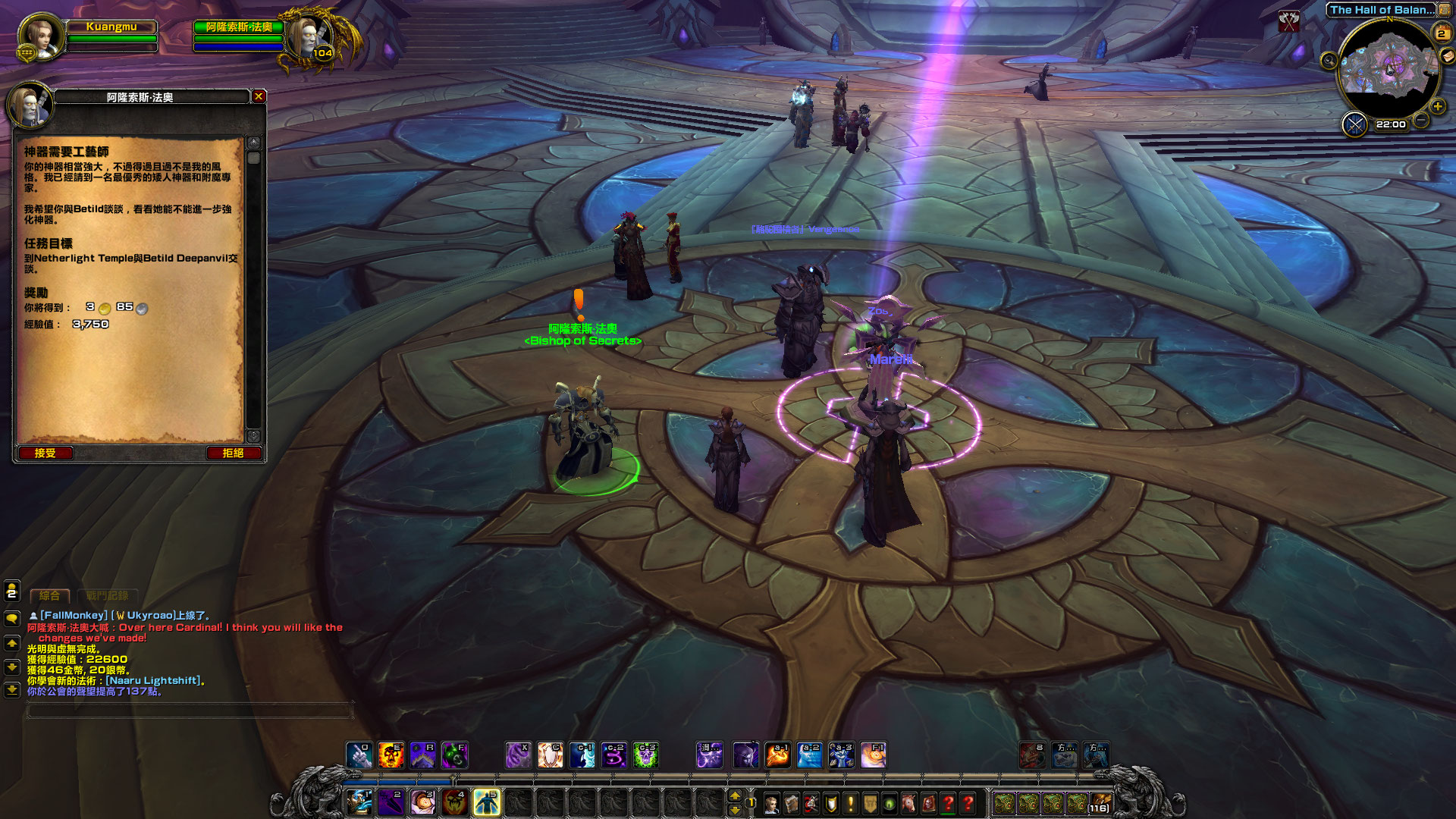Open the character info micro button
The image size is (1456, 819).
772,803
